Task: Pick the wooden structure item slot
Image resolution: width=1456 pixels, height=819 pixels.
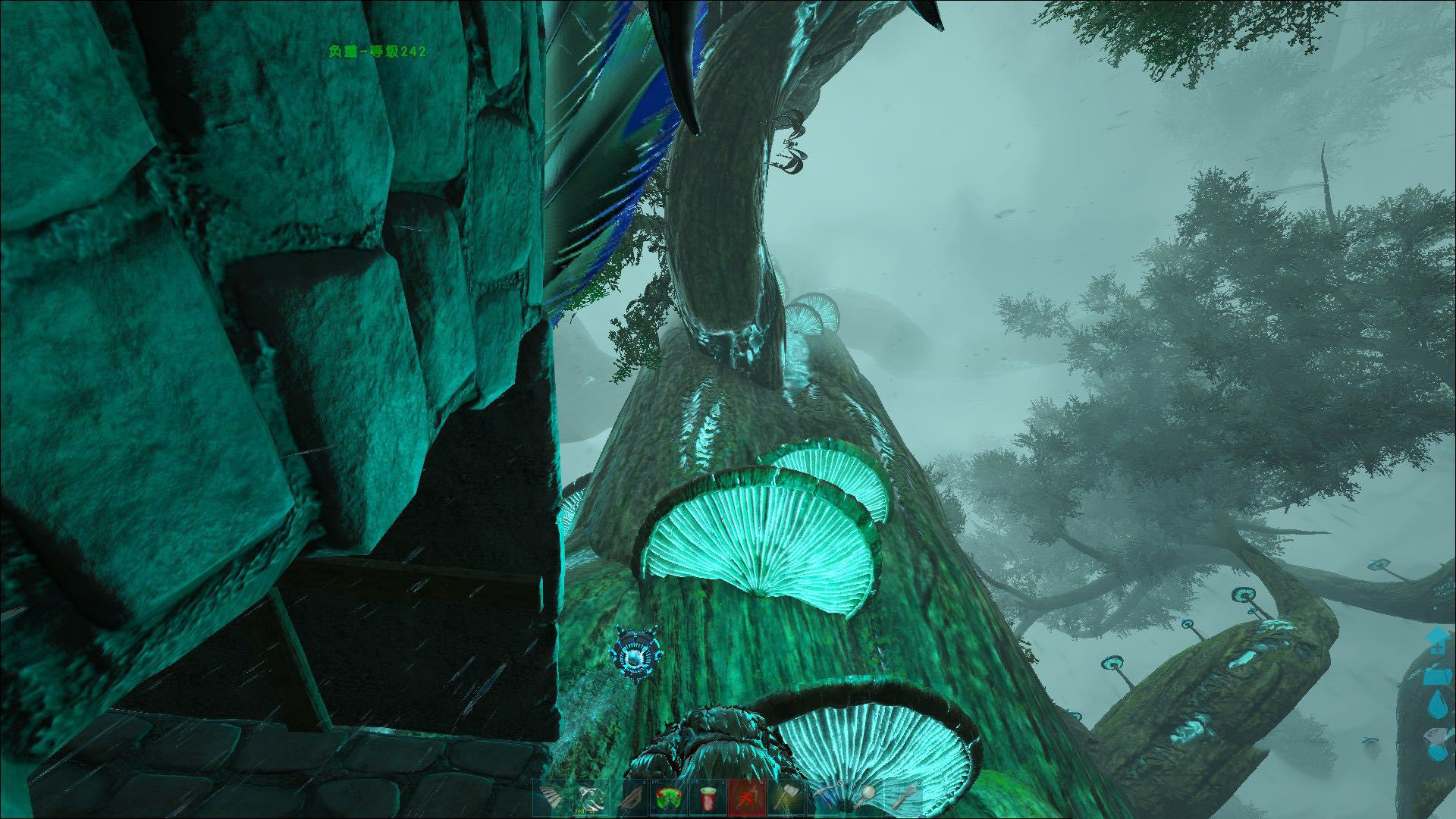Action: [x=629, y=799]
